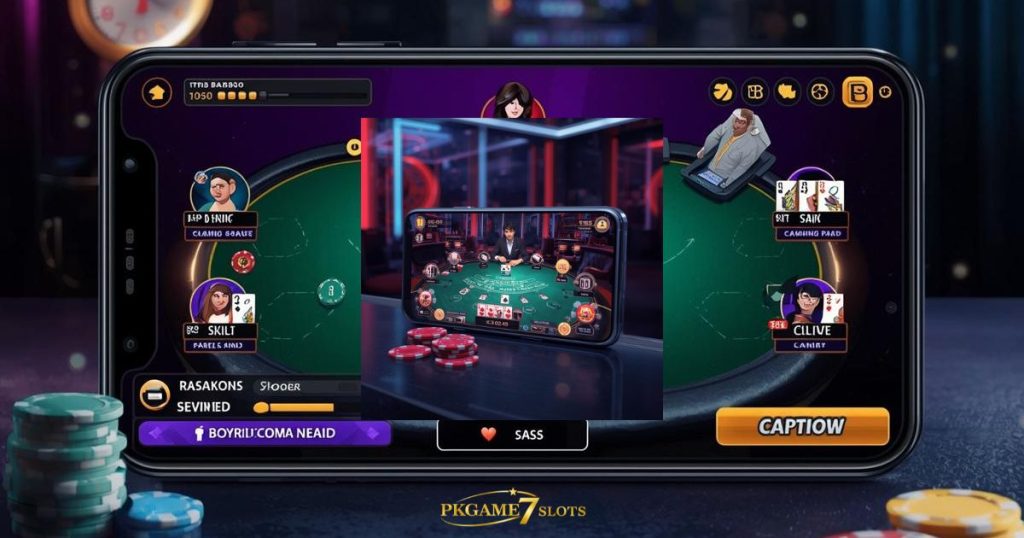Select the glasses-wearing player avatar

218,191
